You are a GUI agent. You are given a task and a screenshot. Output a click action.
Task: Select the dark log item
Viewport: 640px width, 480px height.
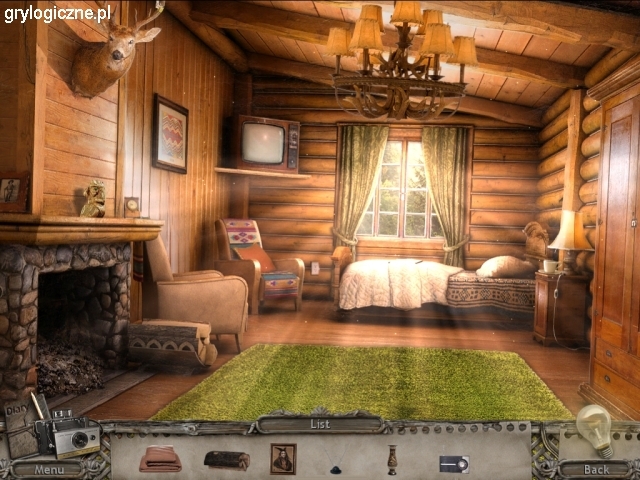(227, 460)
